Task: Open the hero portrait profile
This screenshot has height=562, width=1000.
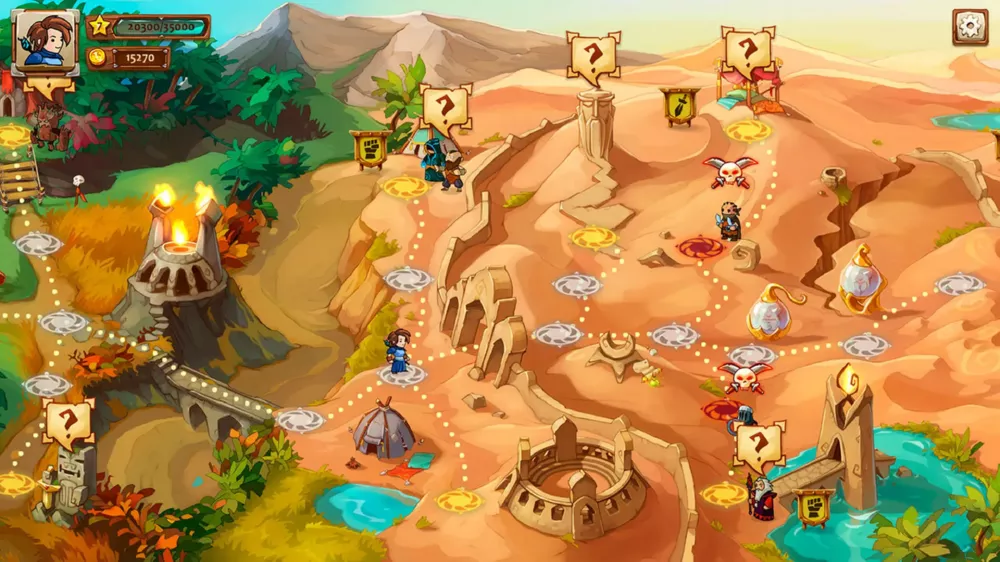Action: pyautogui.click(x=46, y=43)
